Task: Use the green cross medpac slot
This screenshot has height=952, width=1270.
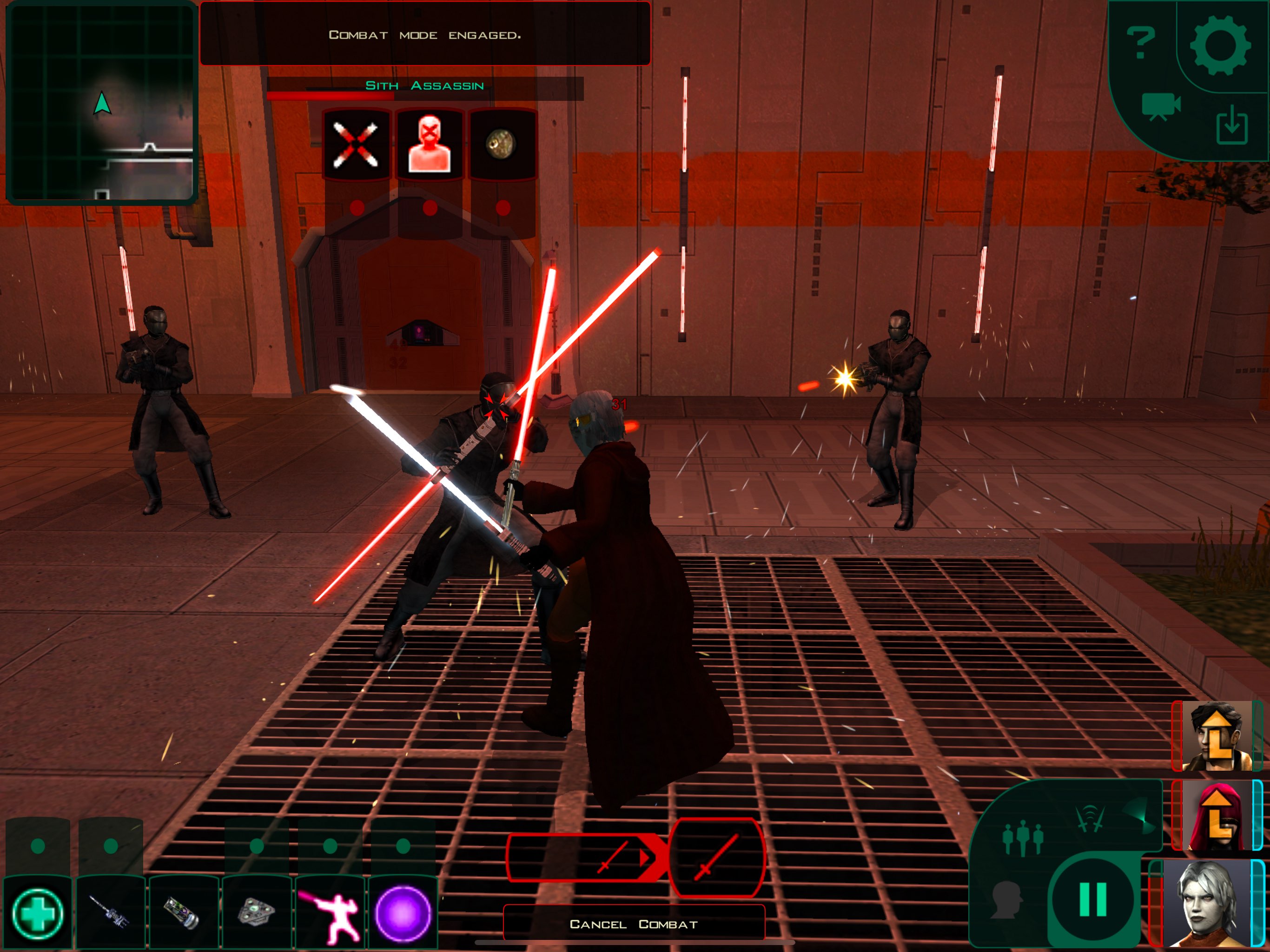Action: pyautogui.click(x=38, y=912)
